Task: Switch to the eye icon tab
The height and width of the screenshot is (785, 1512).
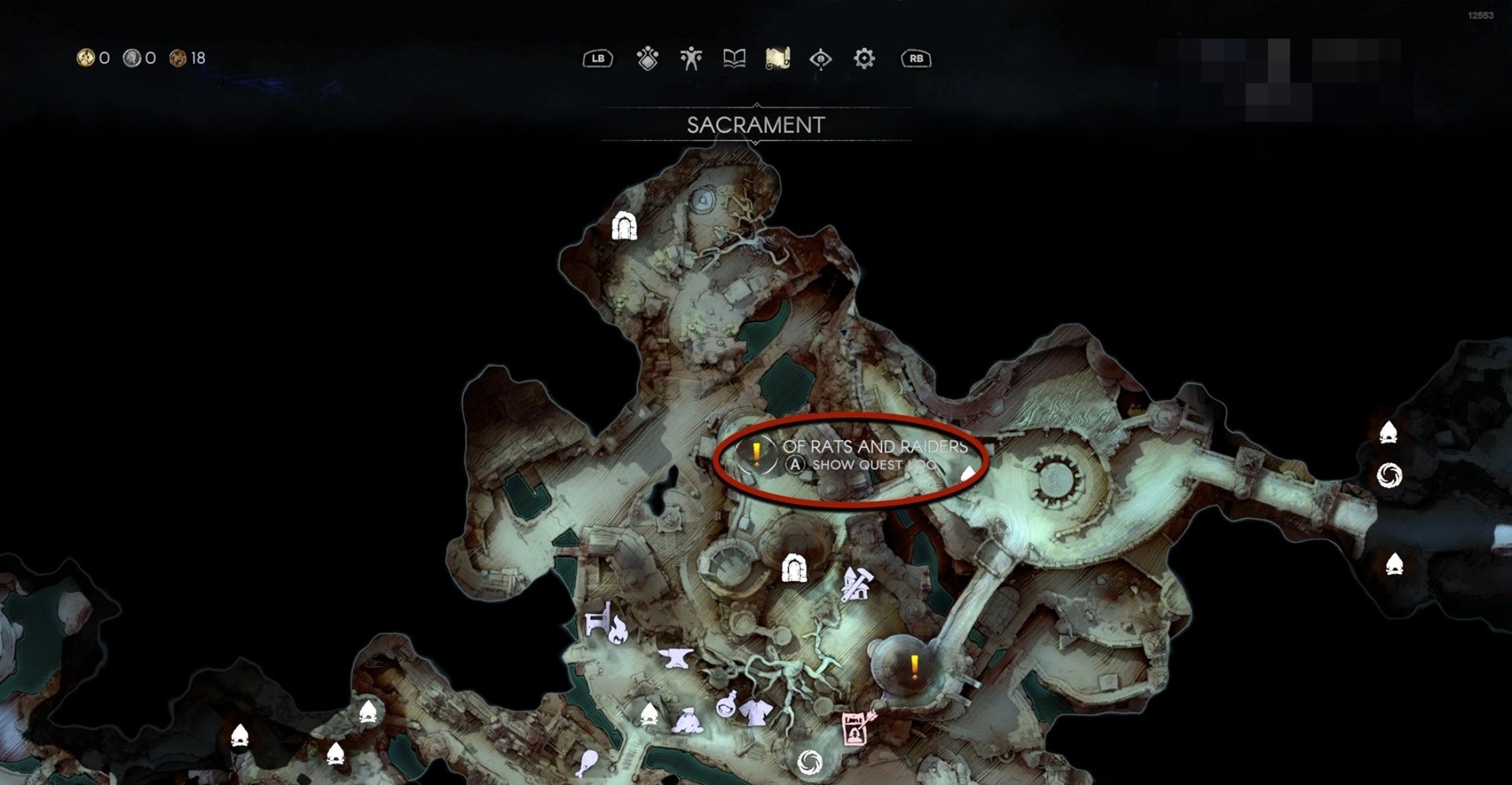Action: [x=821, y=58]
